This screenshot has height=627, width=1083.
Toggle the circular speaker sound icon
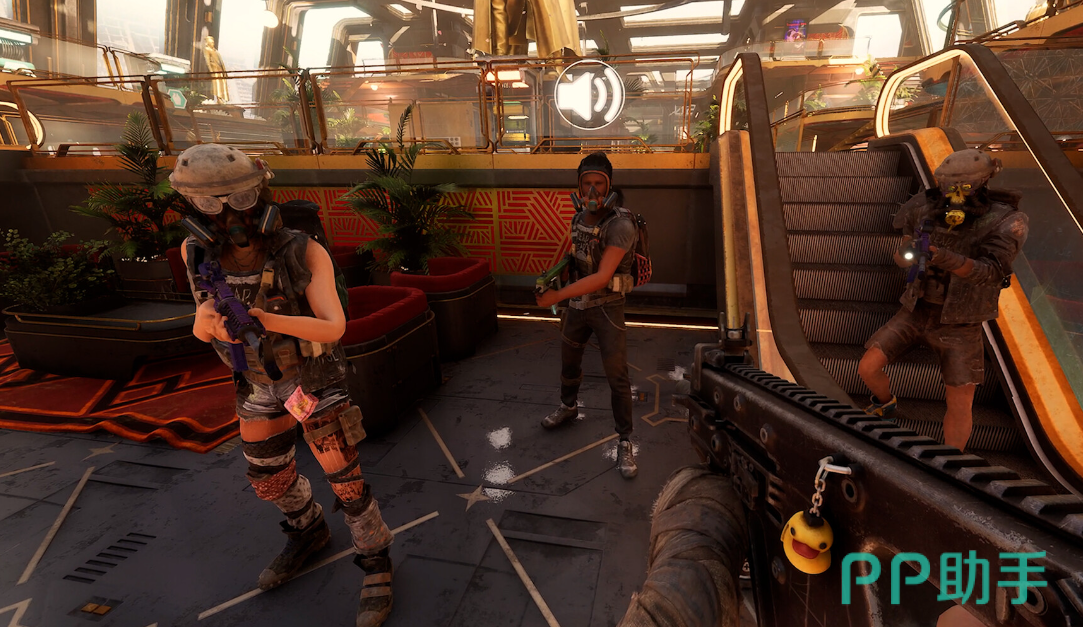[x=589, y=96]
